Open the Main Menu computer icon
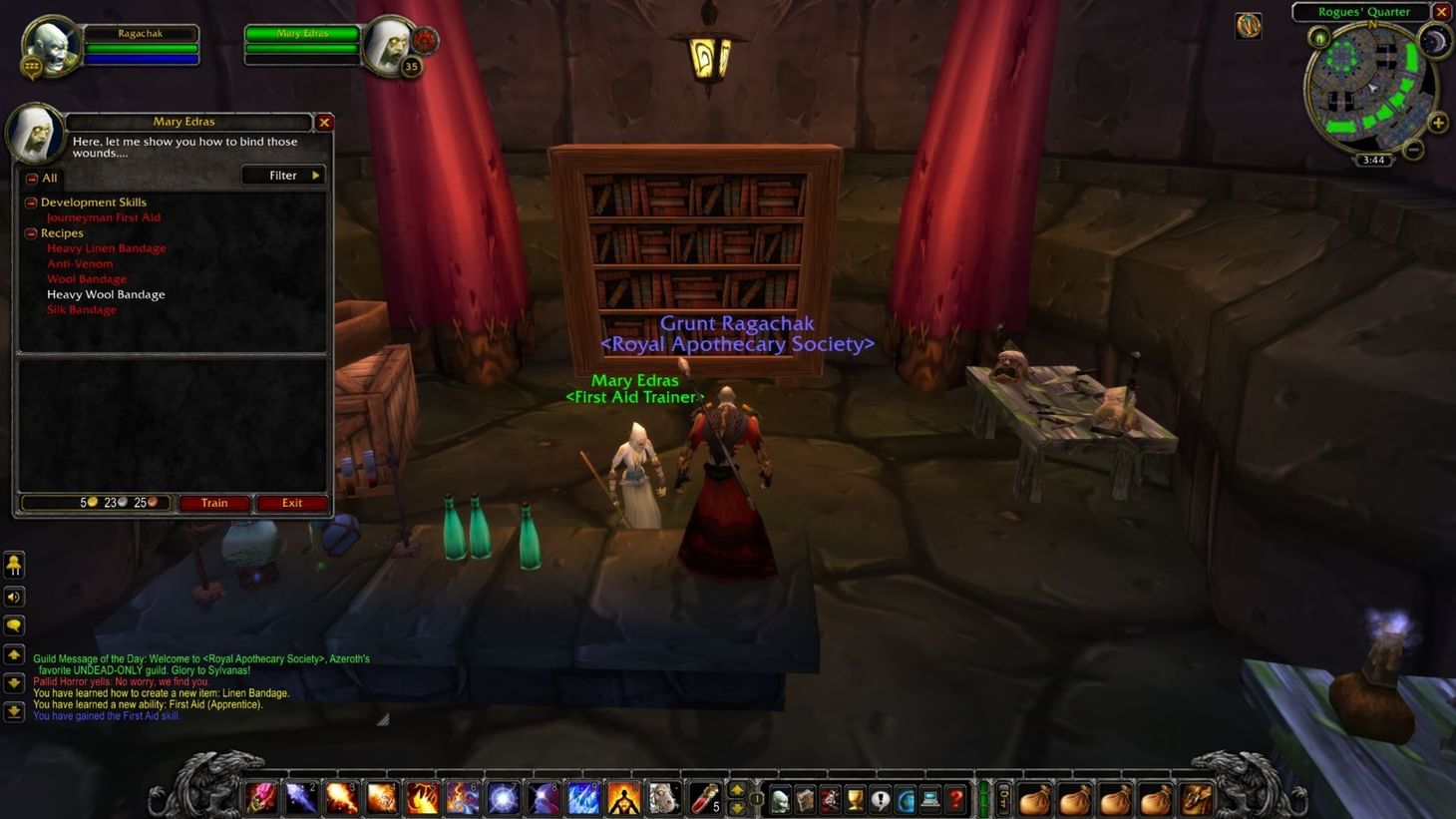Screen dimensions: 1456x819 click(930, 798)
